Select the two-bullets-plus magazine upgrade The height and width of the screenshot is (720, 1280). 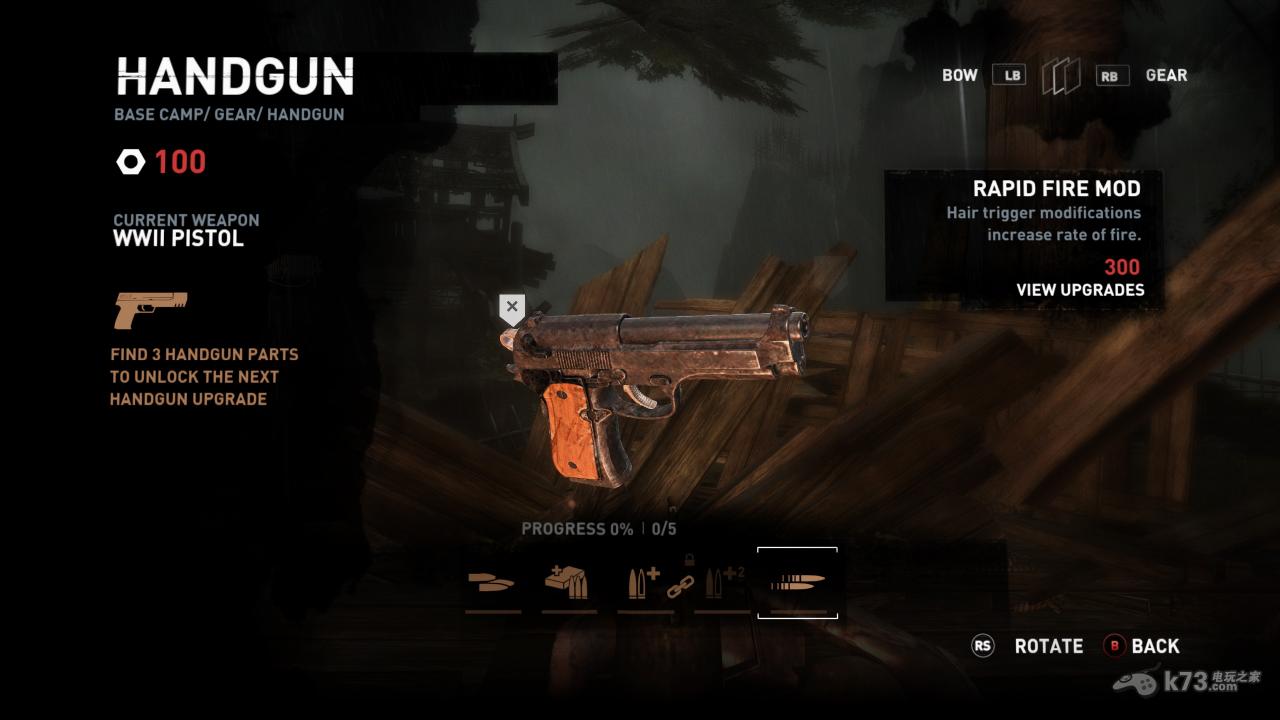[x=645, y=583]
